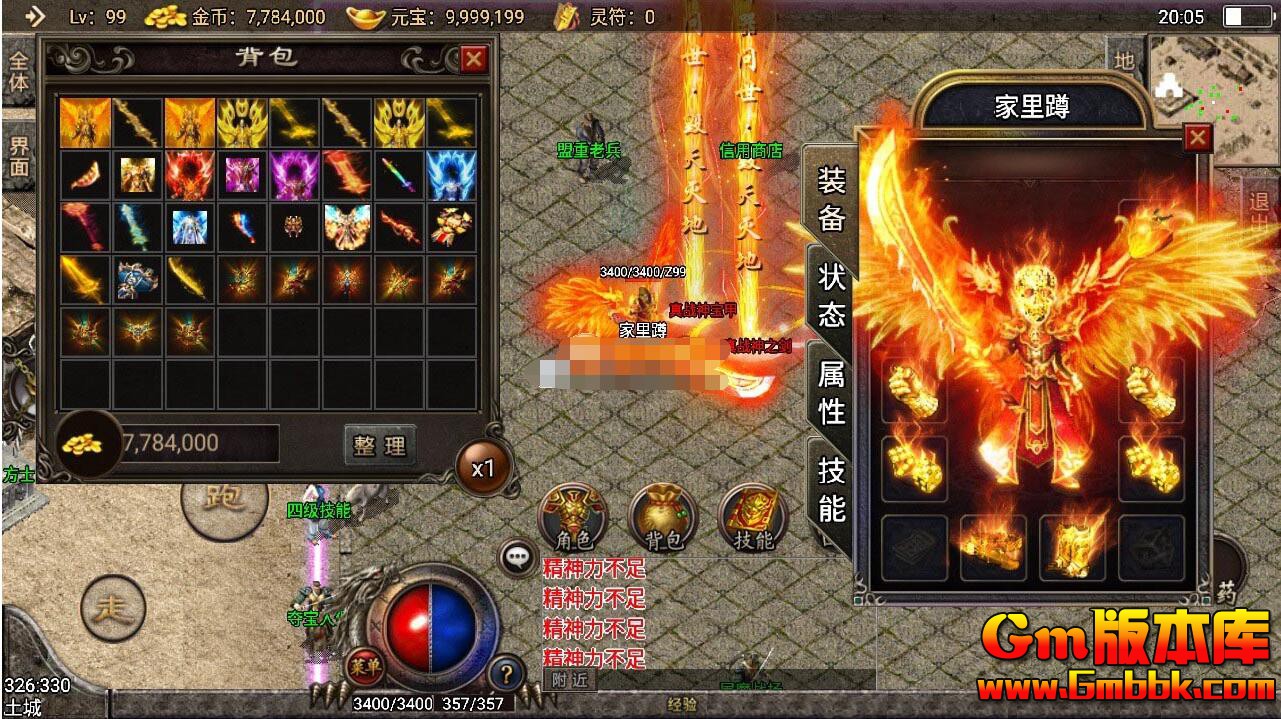Toggle the x1 quantity button
Screen dimensions: 1281x719
[484, 468]
